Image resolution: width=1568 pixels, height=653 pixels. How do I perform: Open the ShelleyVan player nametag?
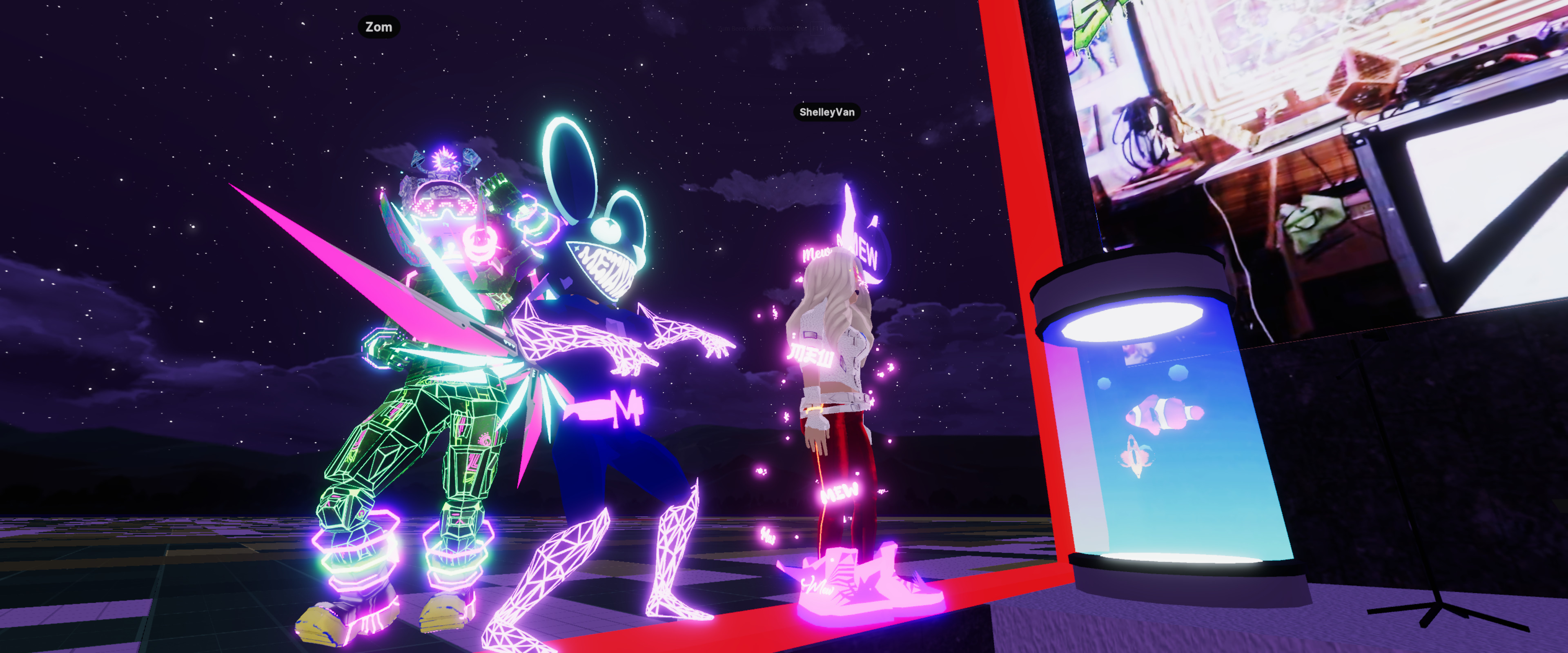coord(826,112)
